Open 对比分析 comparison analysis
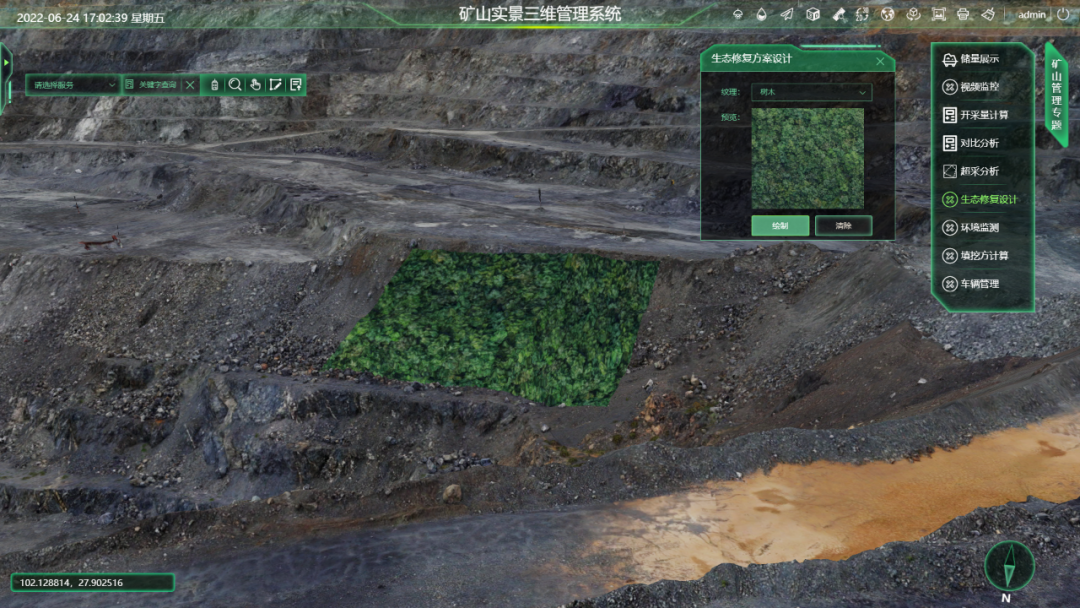The image size is (1080, 608). coord(978,143)
